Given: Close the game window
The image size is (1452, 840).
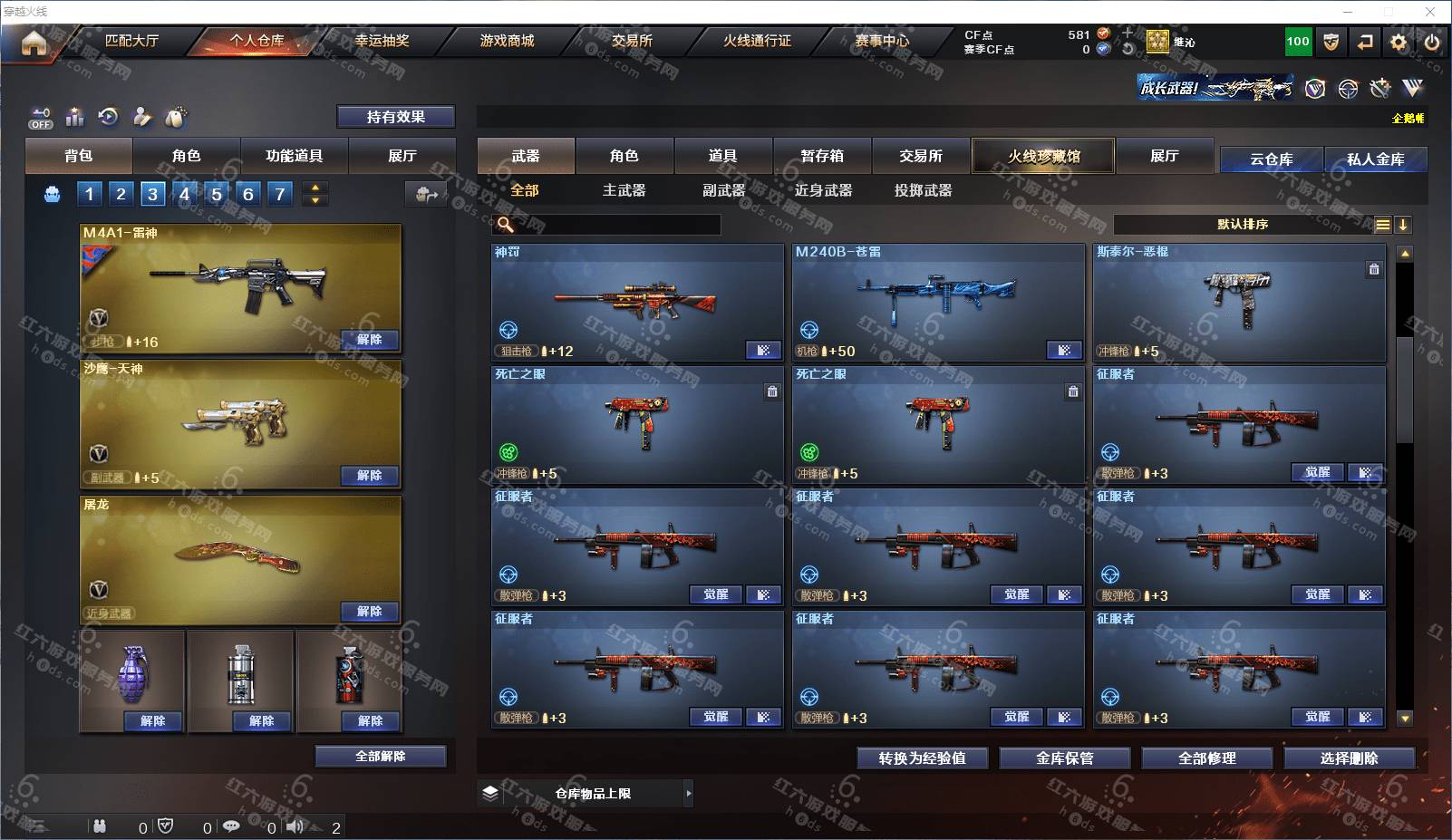Looking at the screenshot, I should pos(1430,12).
